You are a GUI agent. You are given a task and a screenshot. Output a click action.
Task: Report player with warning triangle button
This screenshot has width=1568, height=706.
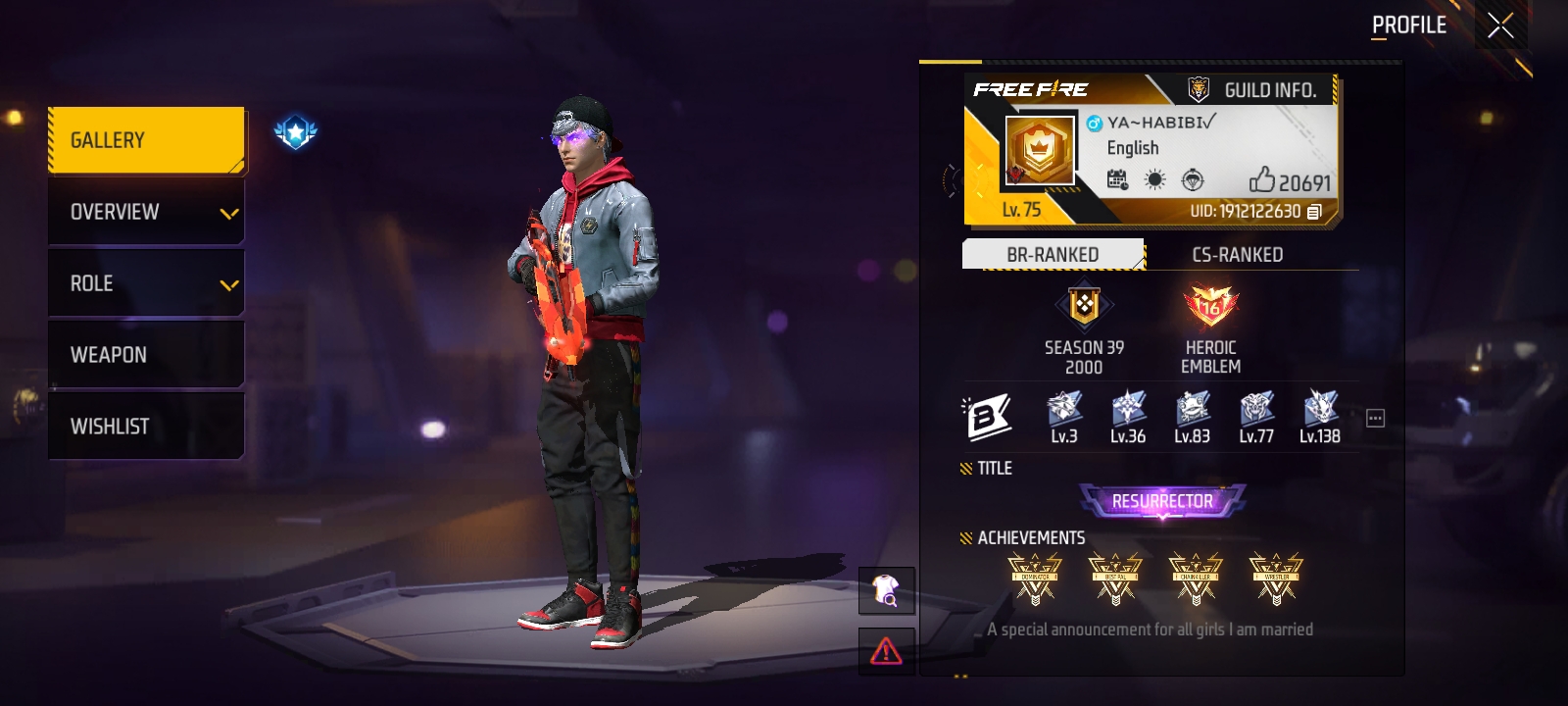pyautogui.click(x=886, y=650)
